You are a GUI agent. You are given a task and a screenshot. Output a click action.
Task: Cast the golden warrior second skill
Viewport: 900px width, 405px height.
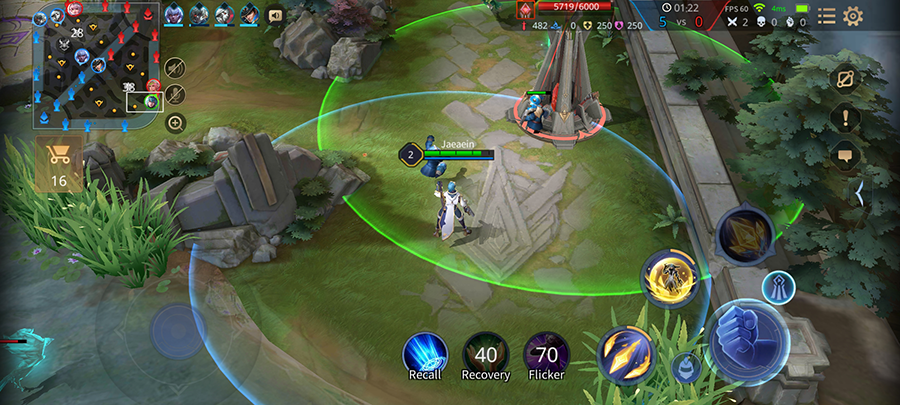(x=668, y=279)
